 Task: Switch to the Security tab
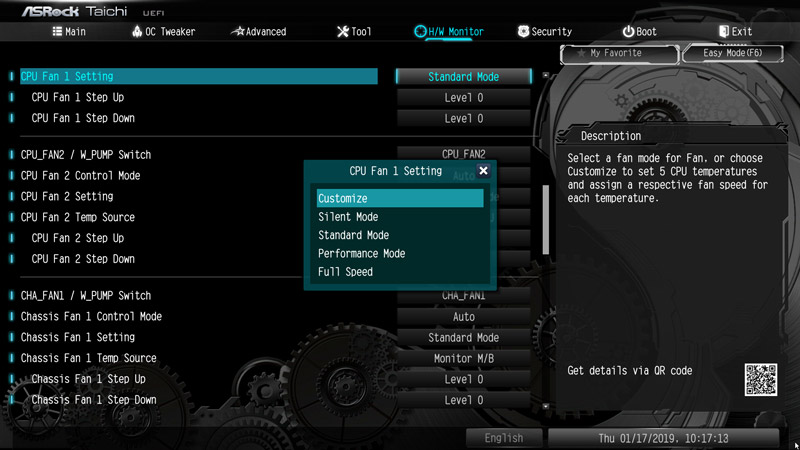pyautogui.click(x=544, y=32)
